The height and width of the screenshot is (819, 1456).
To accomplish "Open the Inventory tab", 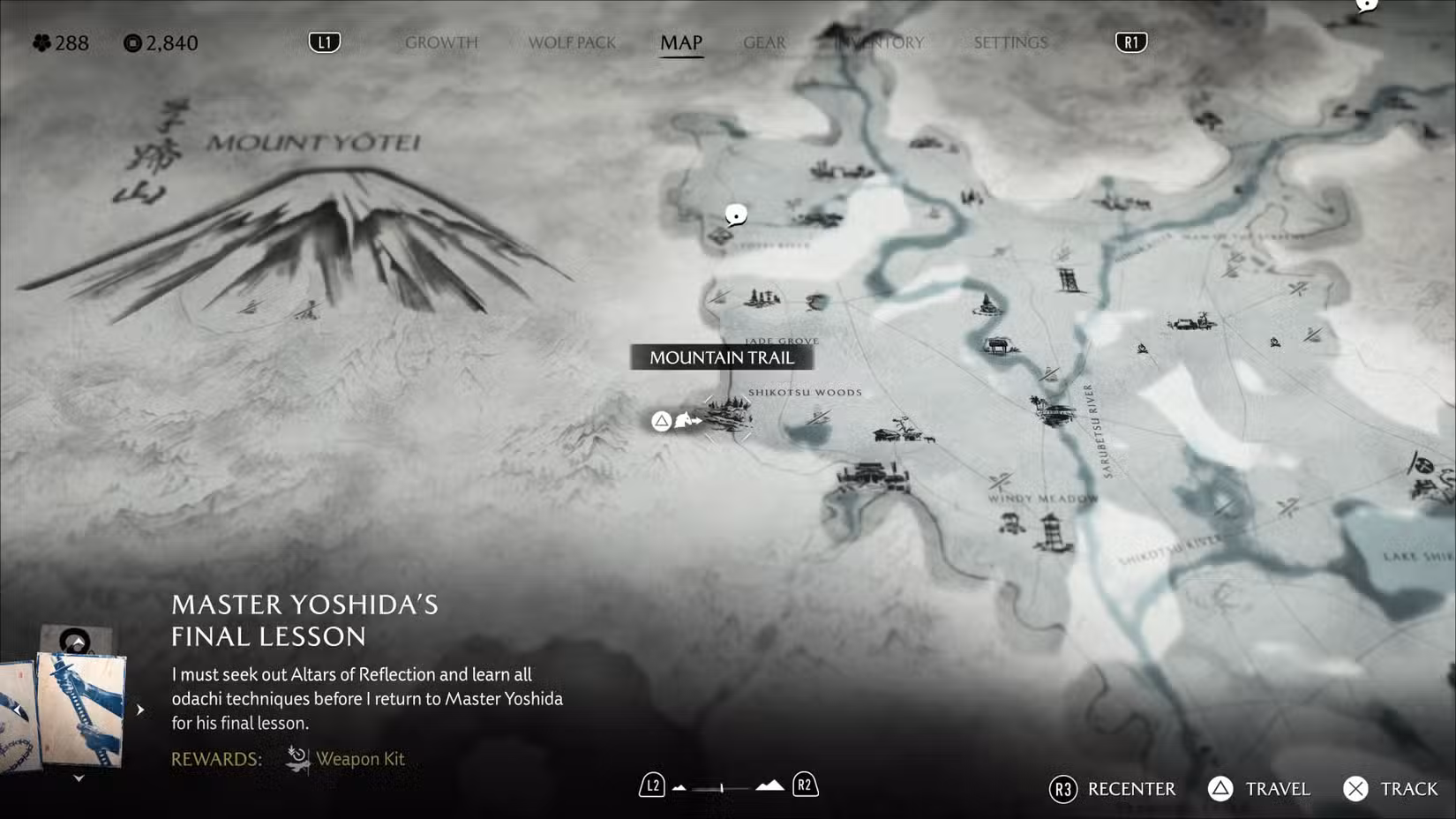I will [x=882, y=42].
